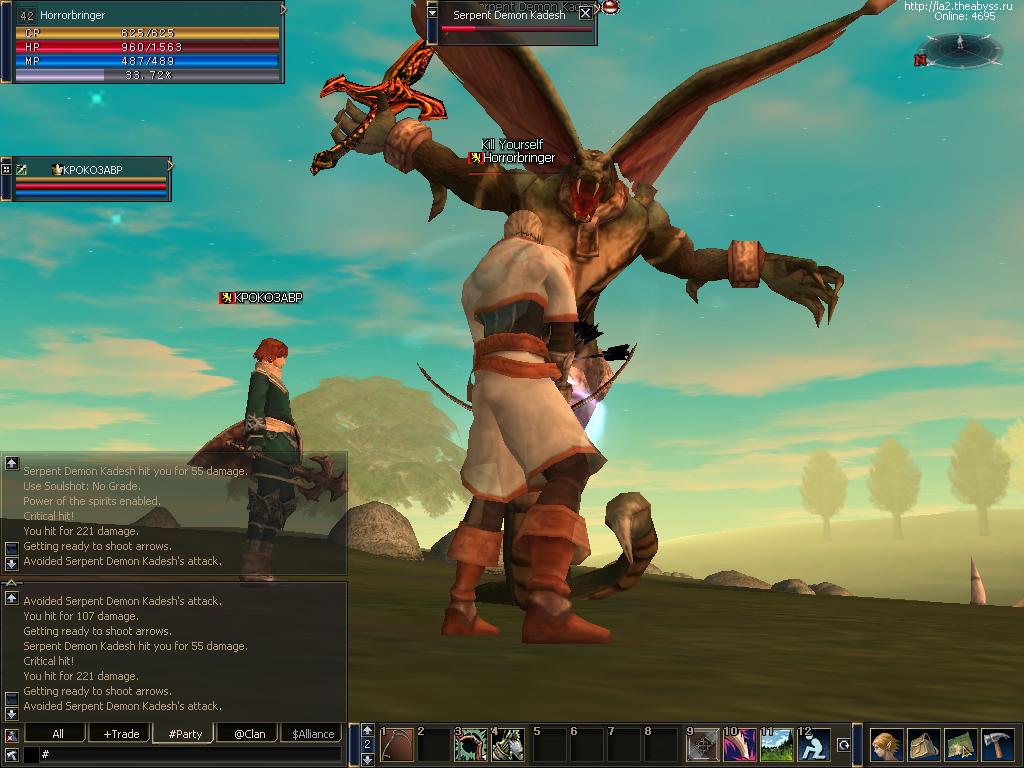The image size is (1024, 768).
Task: Use the gauntlet skill in slot 4
Action: click(x=509, y=745)
